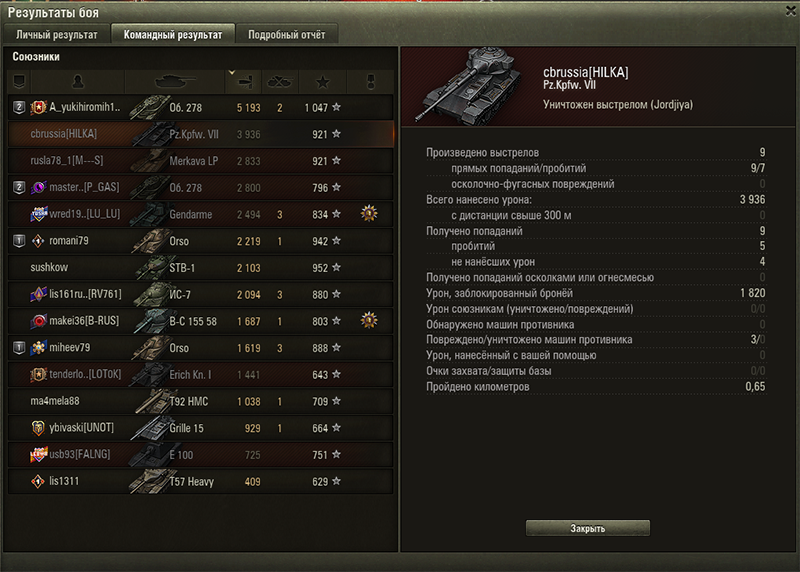Sort allies by the tank vehicle column

pyautogui.click(x=173, y=80)
